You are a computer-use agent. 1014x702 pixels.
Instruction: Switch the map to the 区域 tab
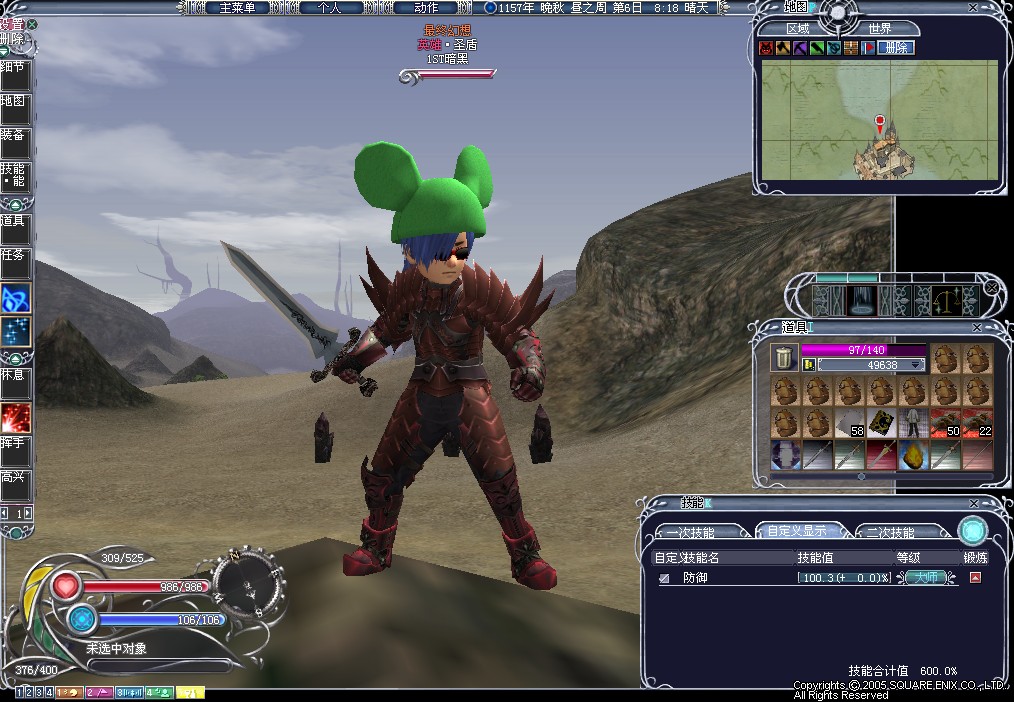(799, 29)
